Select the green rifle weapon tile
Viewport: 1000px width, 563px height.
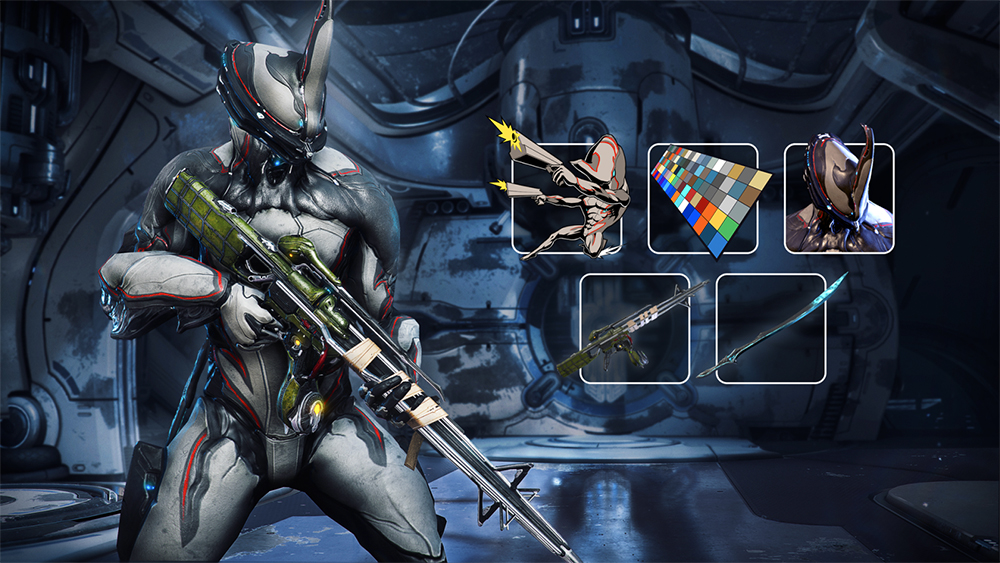click(635, 328)
